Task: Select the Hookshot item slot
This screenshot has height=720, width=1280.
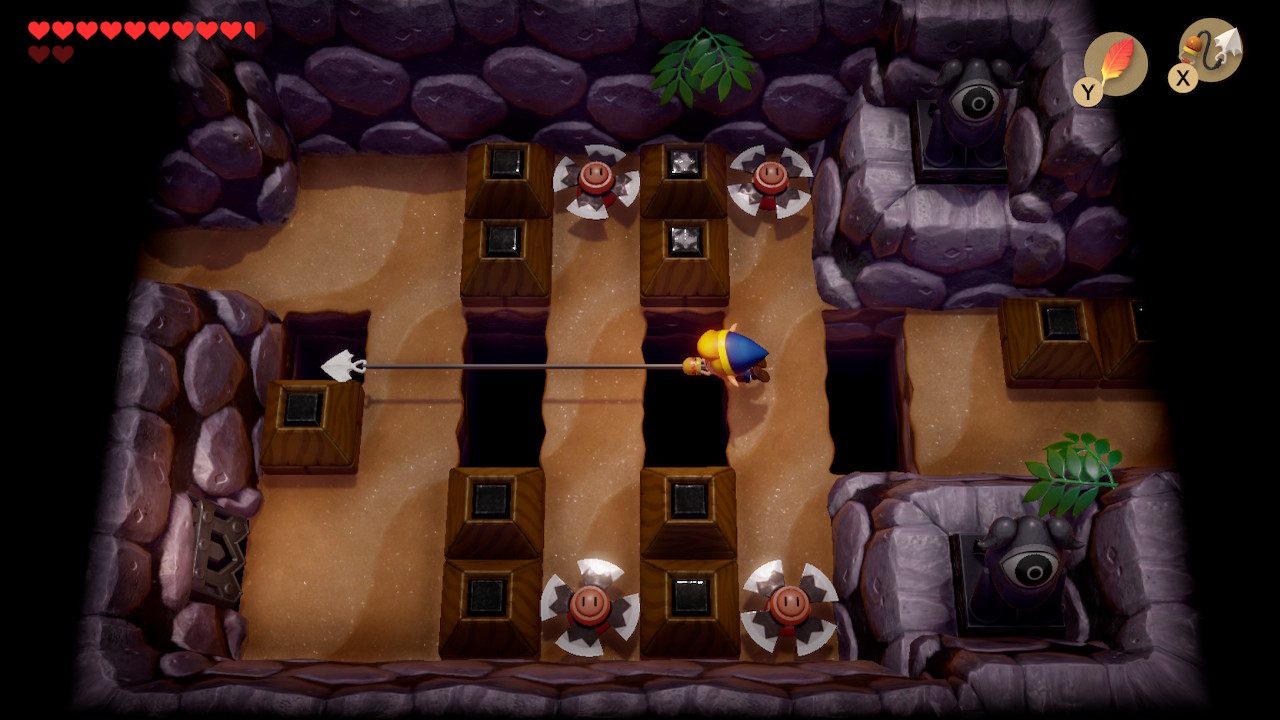Action: click(x=1211, y=51)
